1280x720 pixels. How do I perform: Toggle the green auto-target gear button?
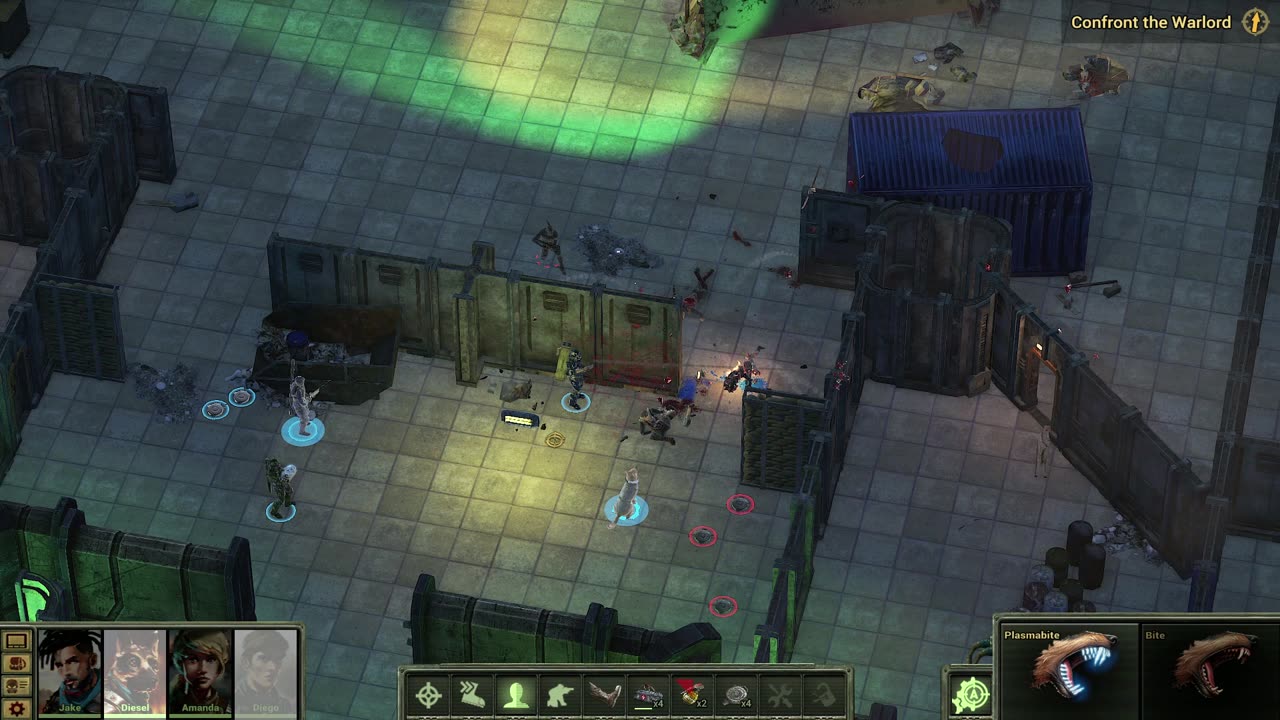tap(970, 695)
